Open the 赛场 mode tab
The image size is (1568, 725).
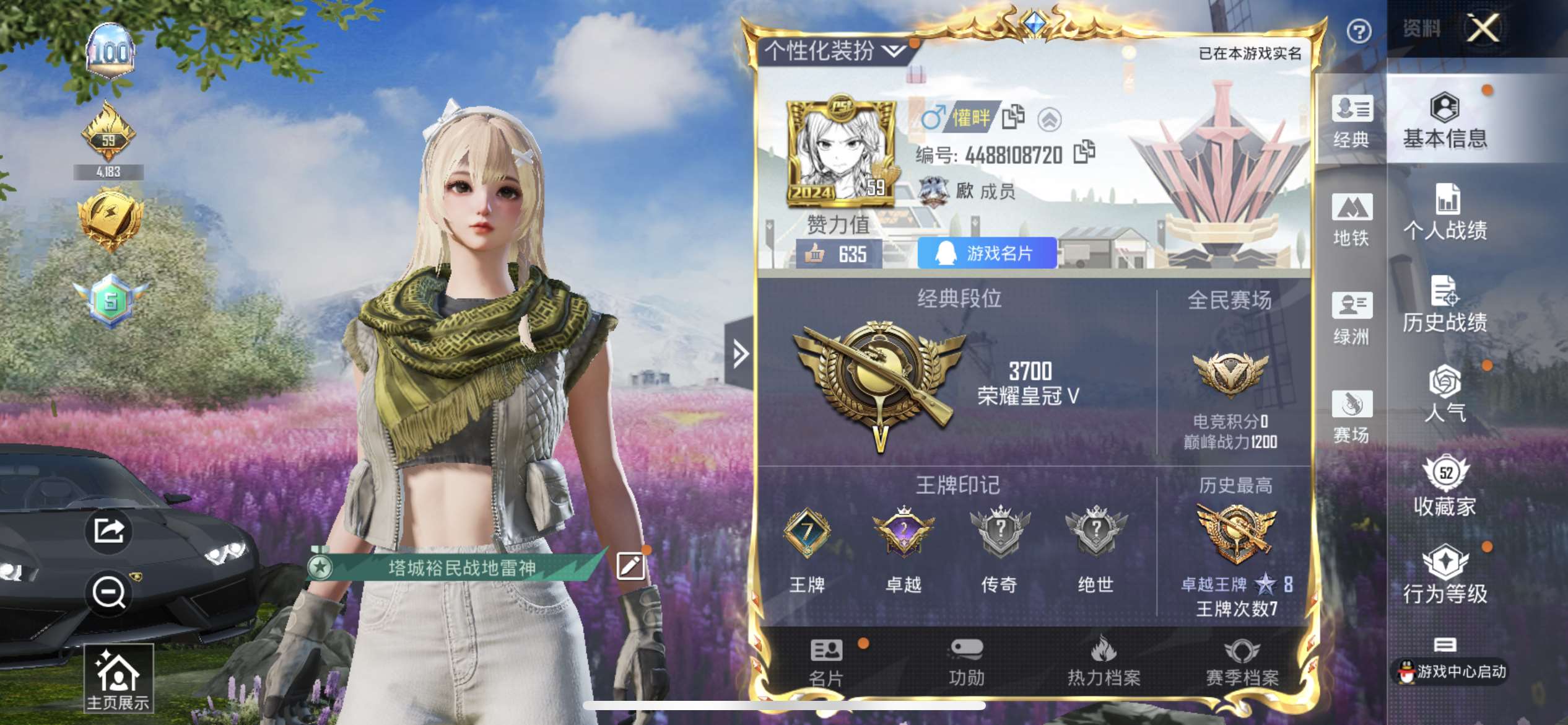pos(1351,417)
